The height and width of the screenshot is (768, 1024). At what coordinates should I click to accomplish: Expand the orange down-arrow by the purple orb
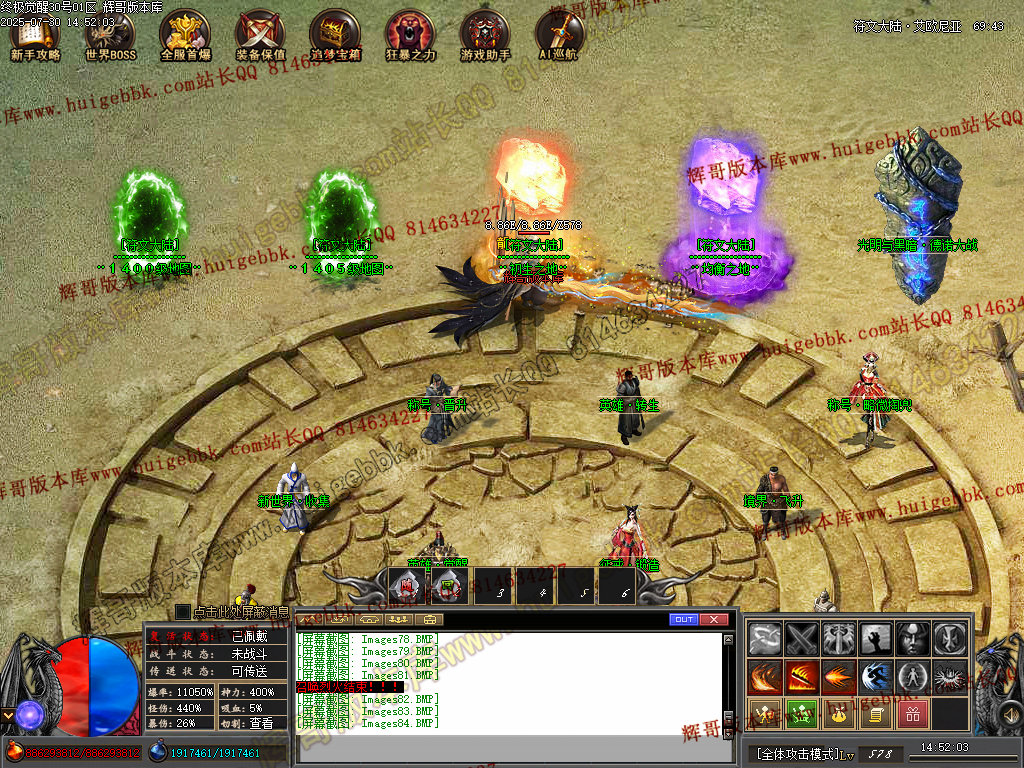pyautogui.click(x=7, y=715)
